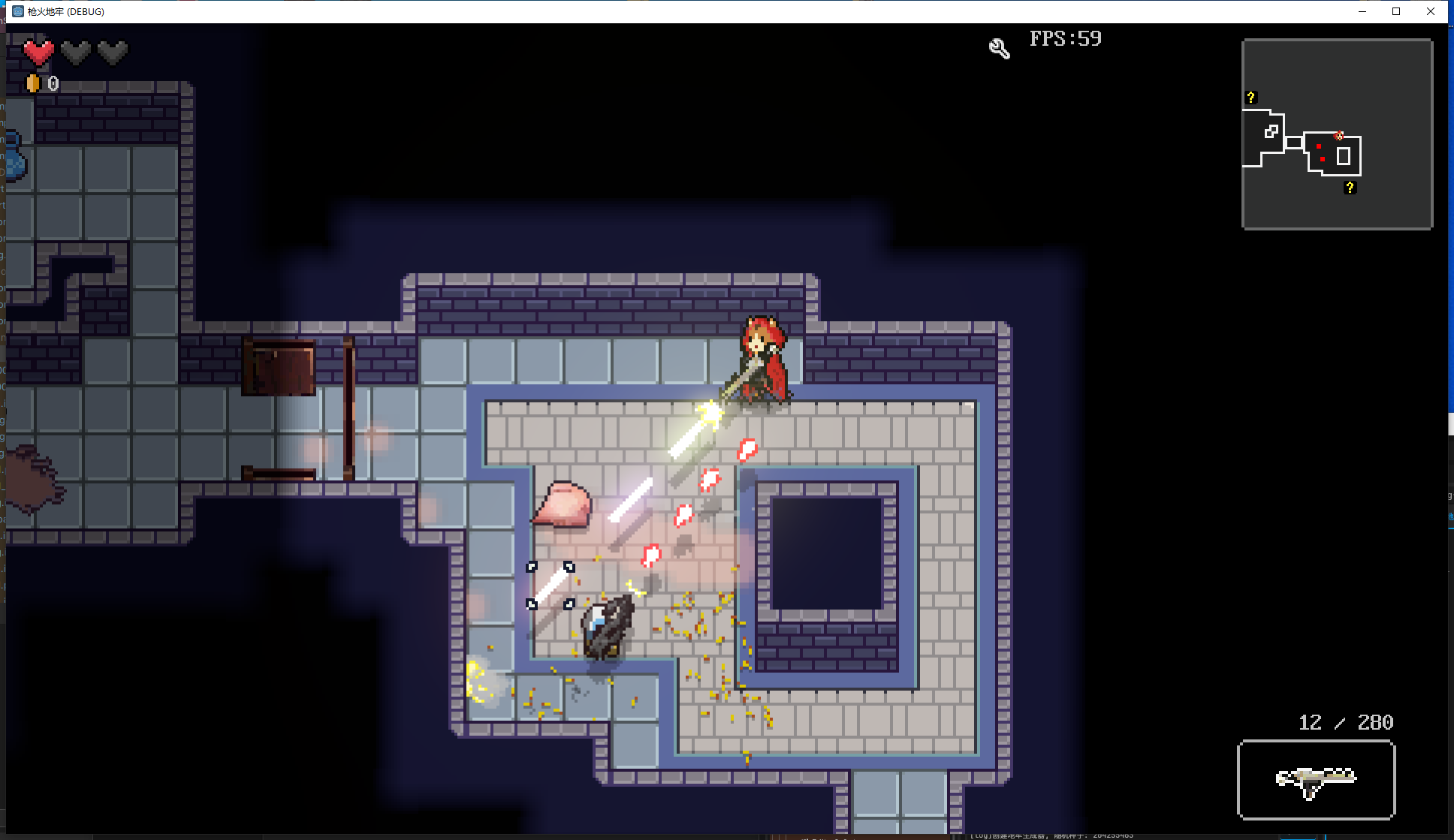Click the chest marker on the minimap's left room
This screenshot has height=840, width=1454.
coord(1271,131)
